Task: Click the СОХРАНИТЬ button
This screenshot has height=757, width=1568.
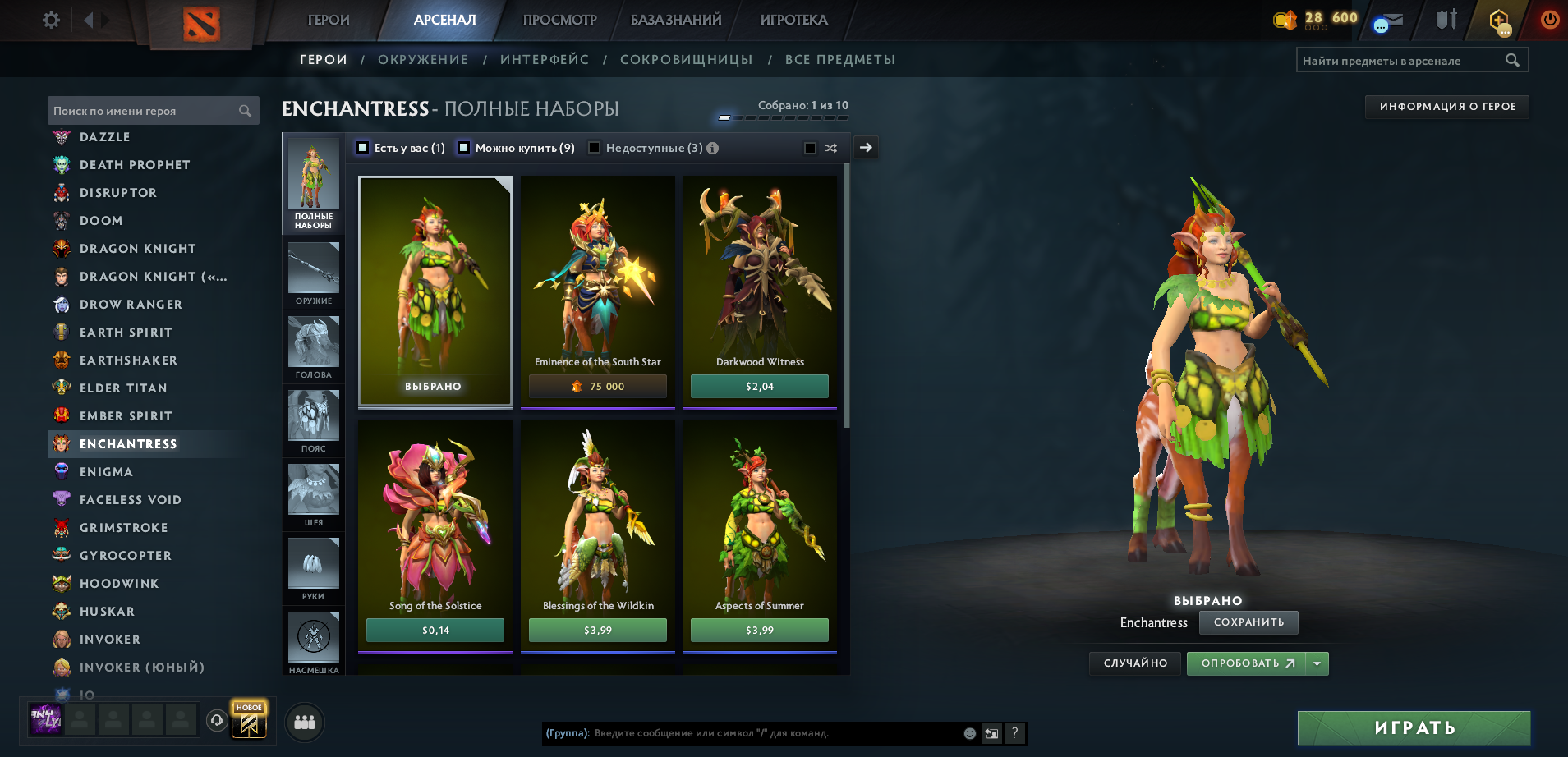Action: pyautogui.click(x=1248, y=622)
